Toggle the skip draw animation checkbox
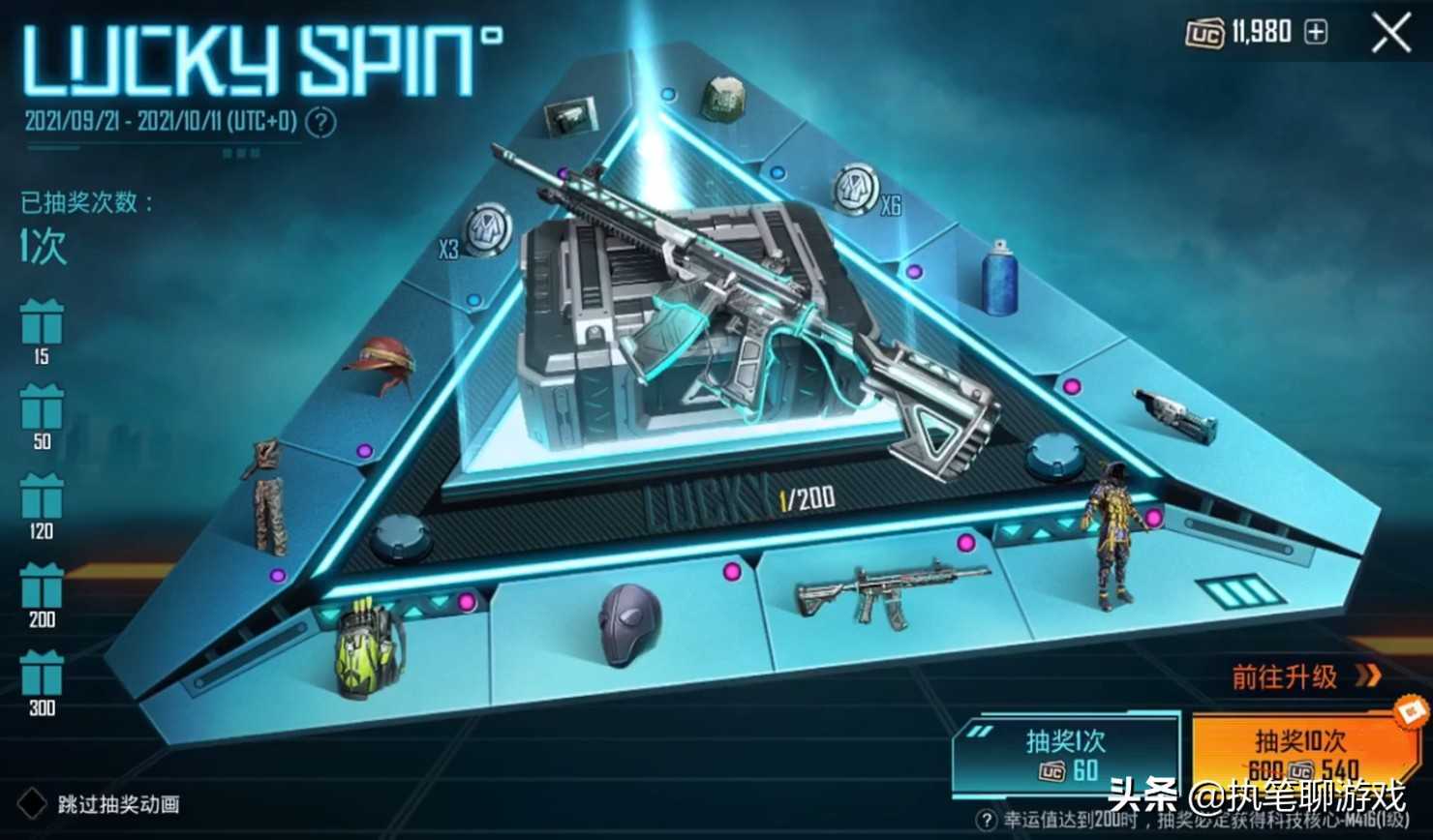The image size is (1433, 840). coord(33,803)
